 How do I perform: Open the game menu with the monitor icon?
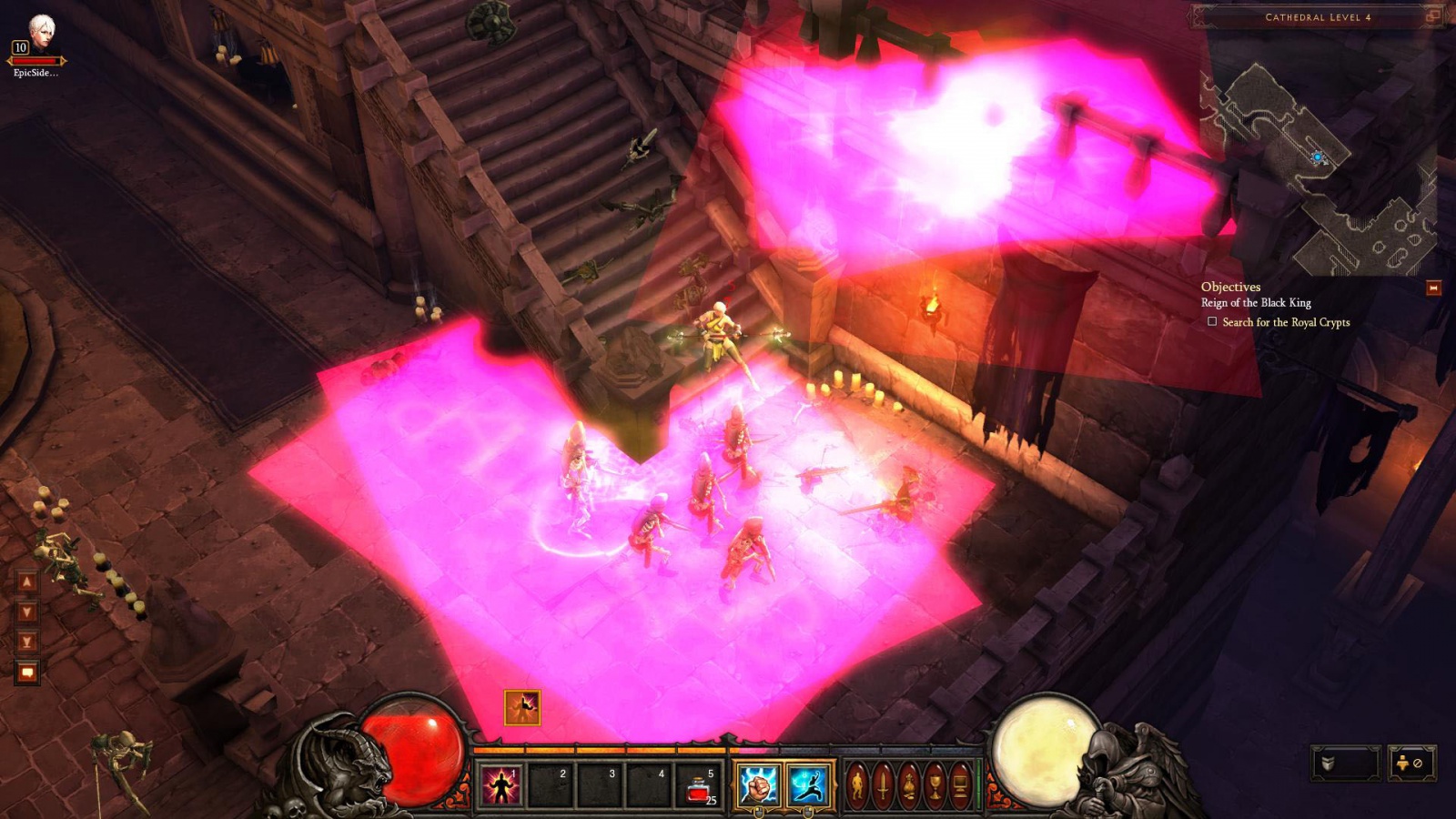point(960,784)
